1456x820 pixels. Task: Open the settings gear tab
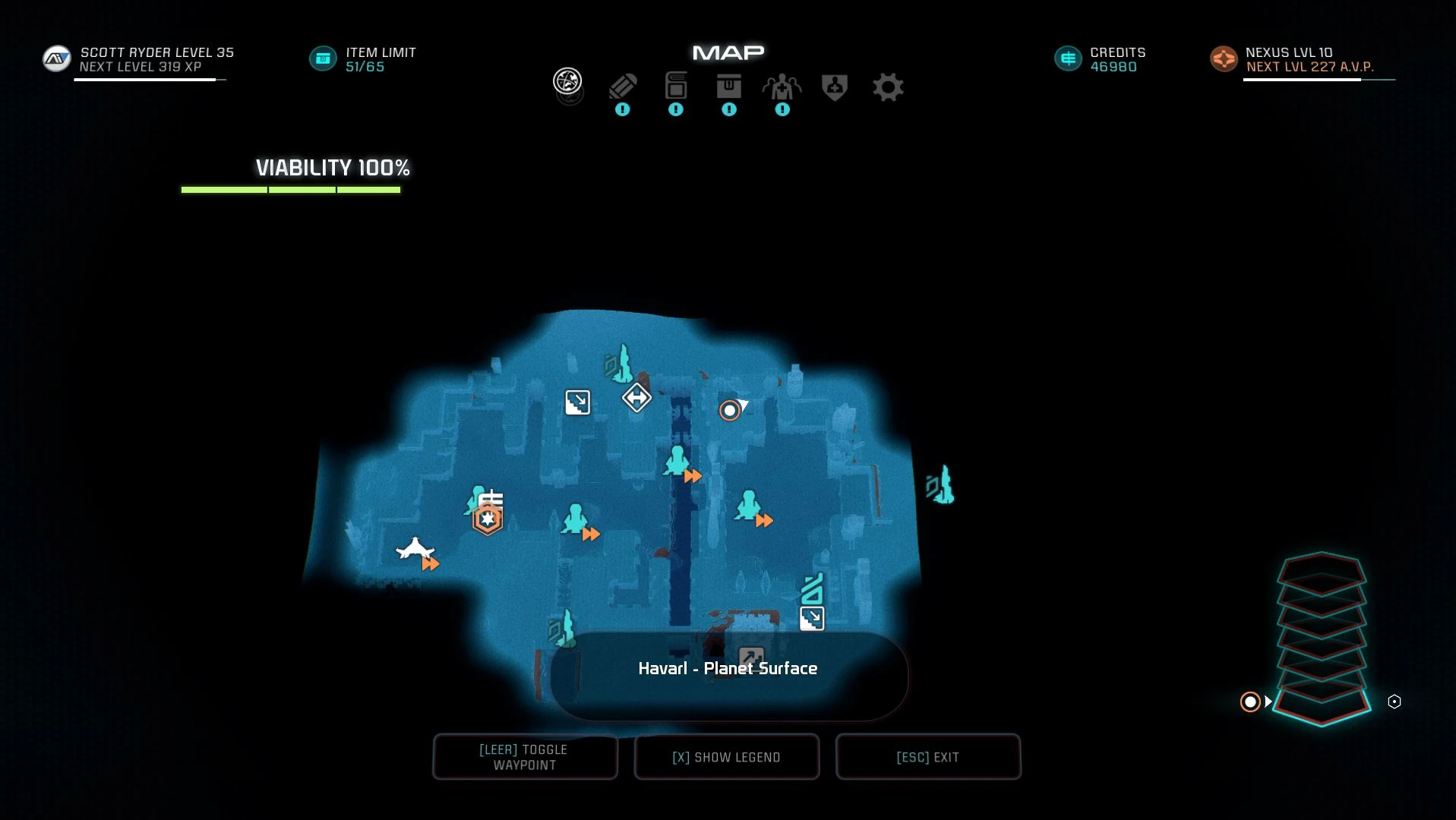pos(888,87)
